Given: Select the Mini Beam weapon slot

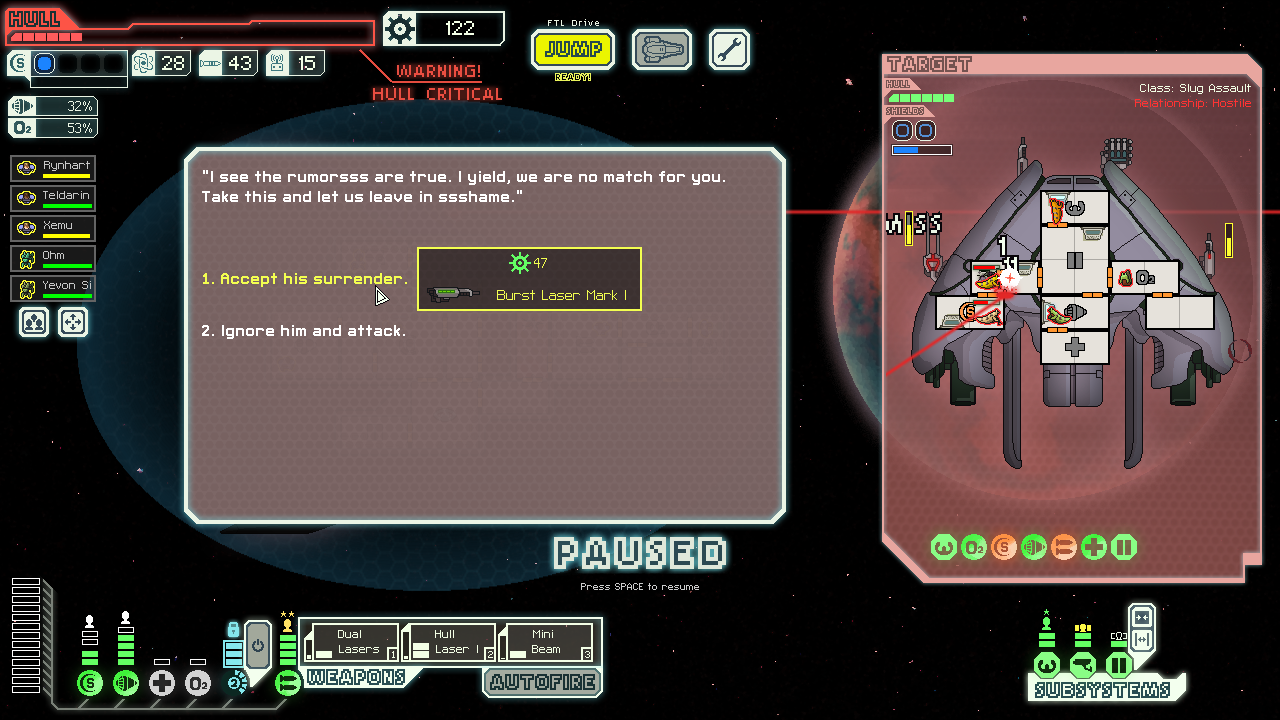Looking at the screenshot, I should click(x=546, y=642).
